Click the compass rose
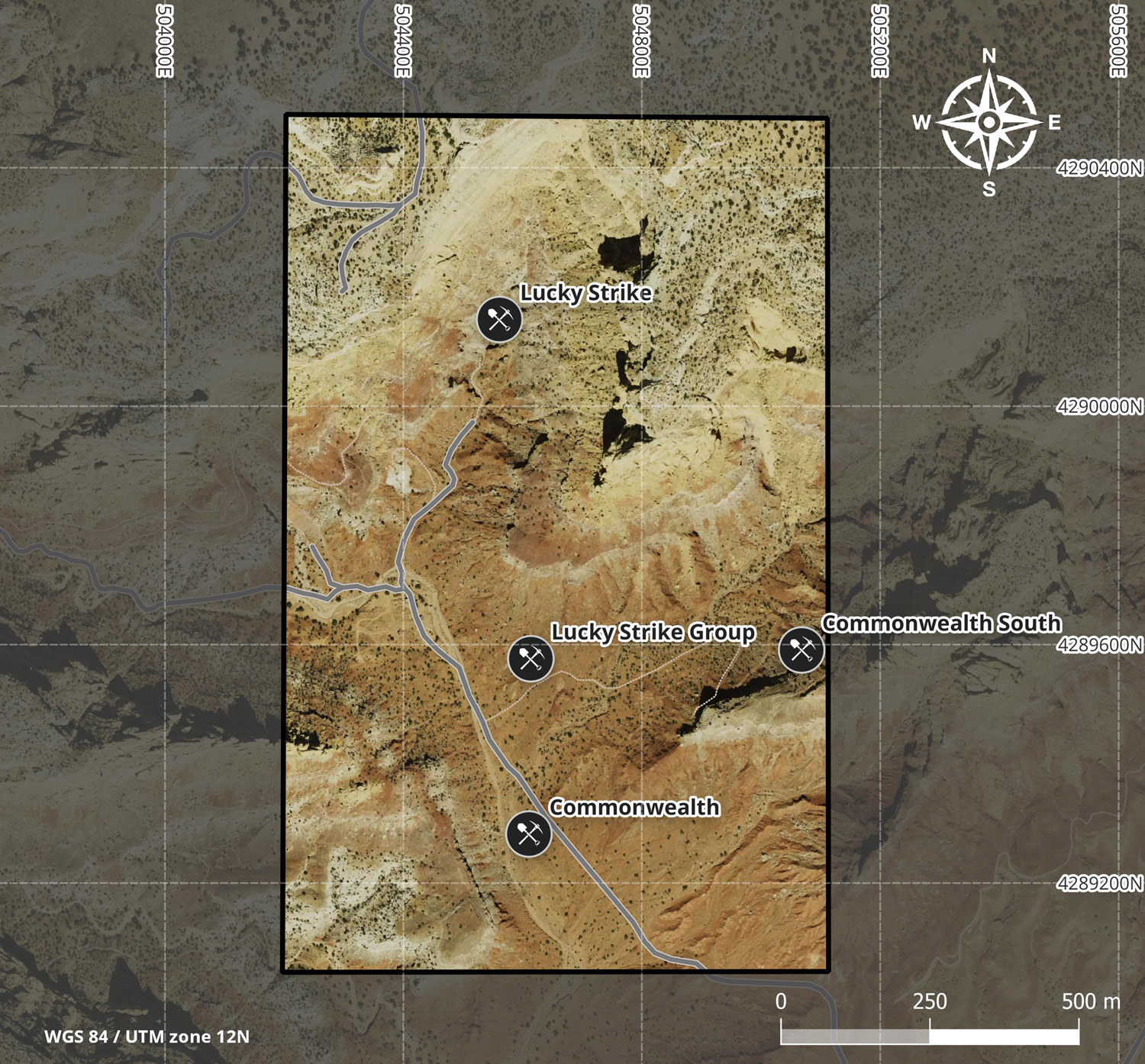The image size is (1145, 1064). click(989, 122)
